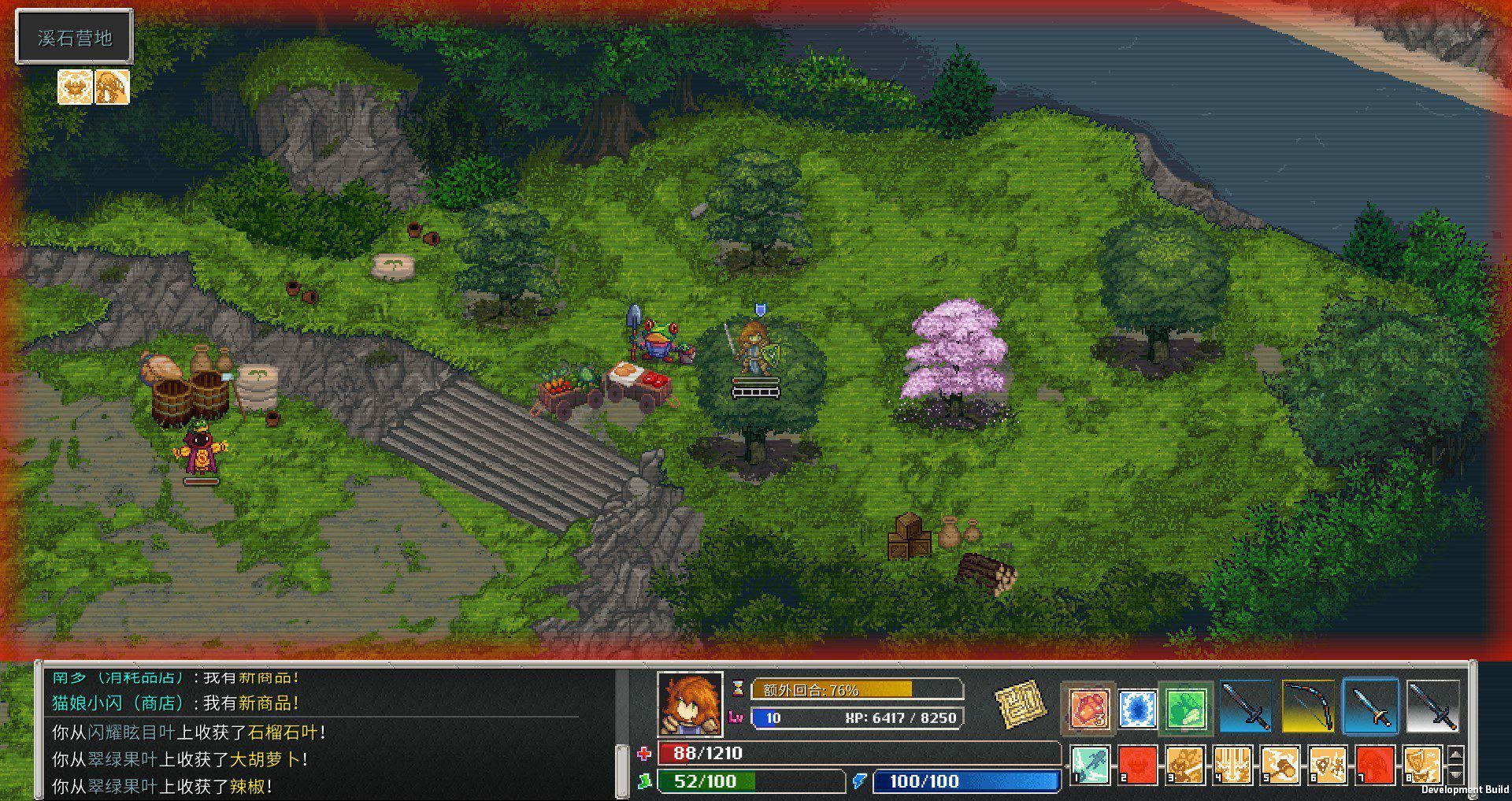
Task: Select the bow weapon icon
Action: tap(1307, 707)
